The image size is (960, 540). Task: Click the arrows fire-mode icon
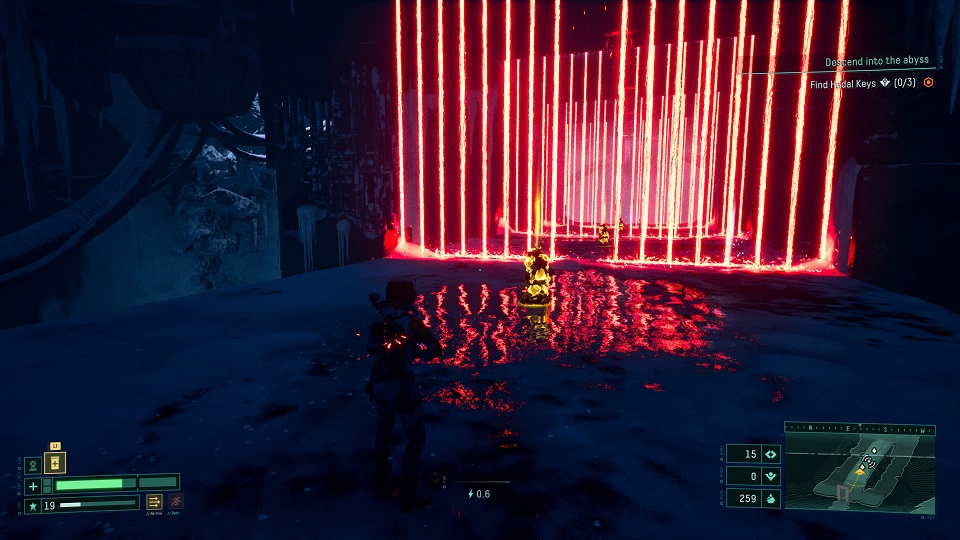coord(155,502)
